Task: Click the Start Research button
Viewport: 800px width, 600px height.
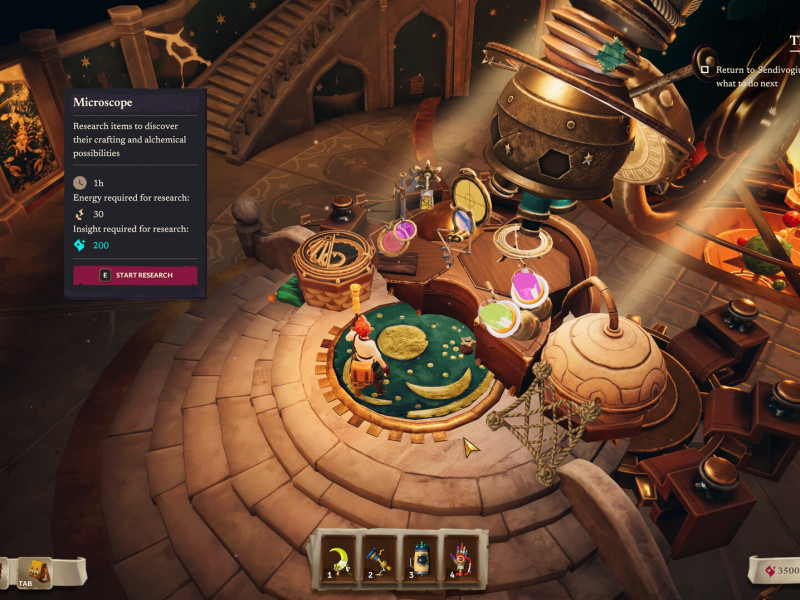Action: pos(135,275)
